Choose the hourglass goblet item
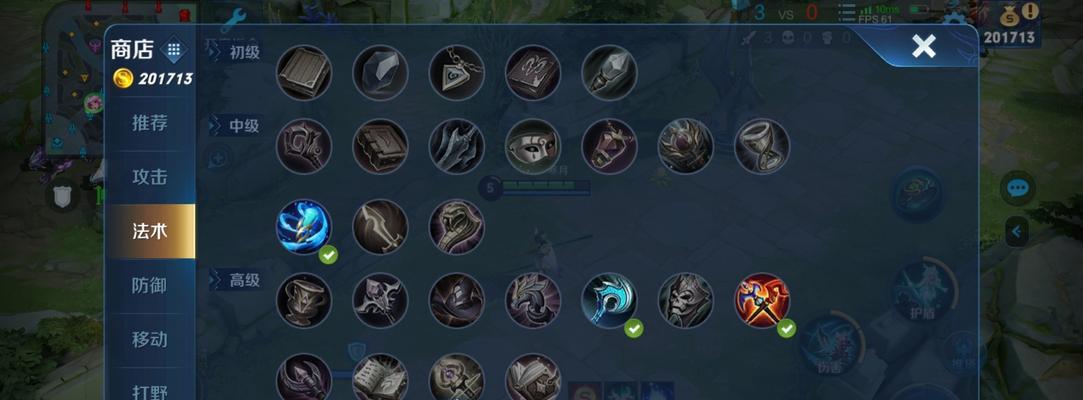The width and height of the screenshot is (1083, 400). [762, 146]
